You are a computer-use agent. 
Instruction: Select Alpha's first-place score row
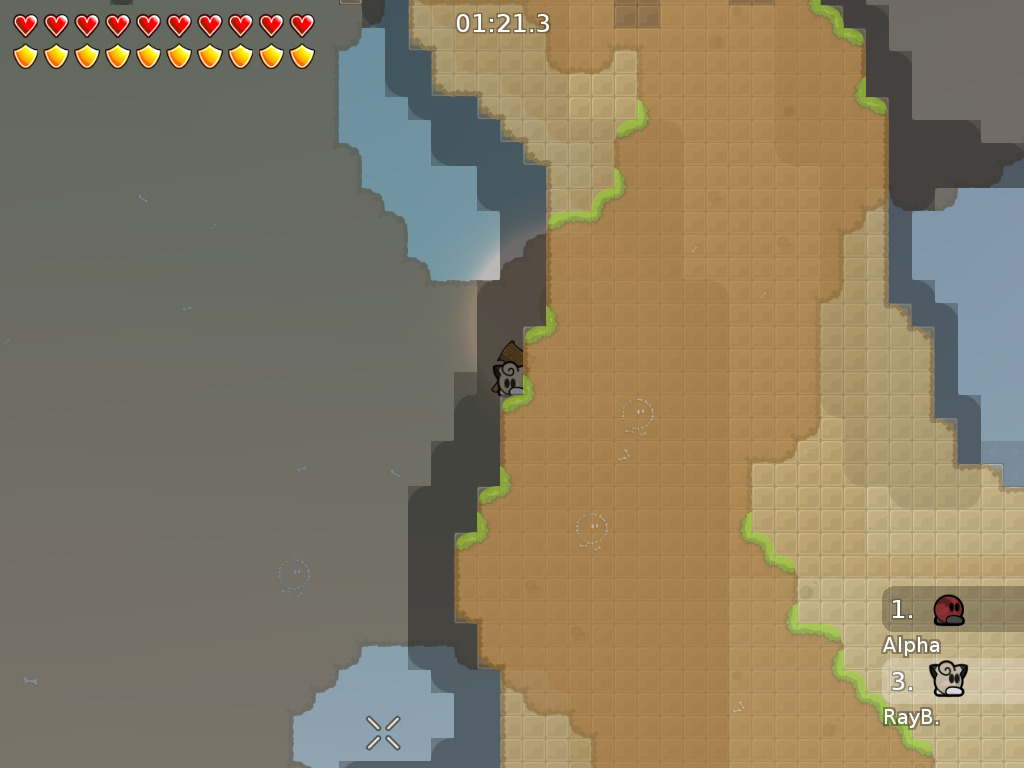(x=952, y=609)
